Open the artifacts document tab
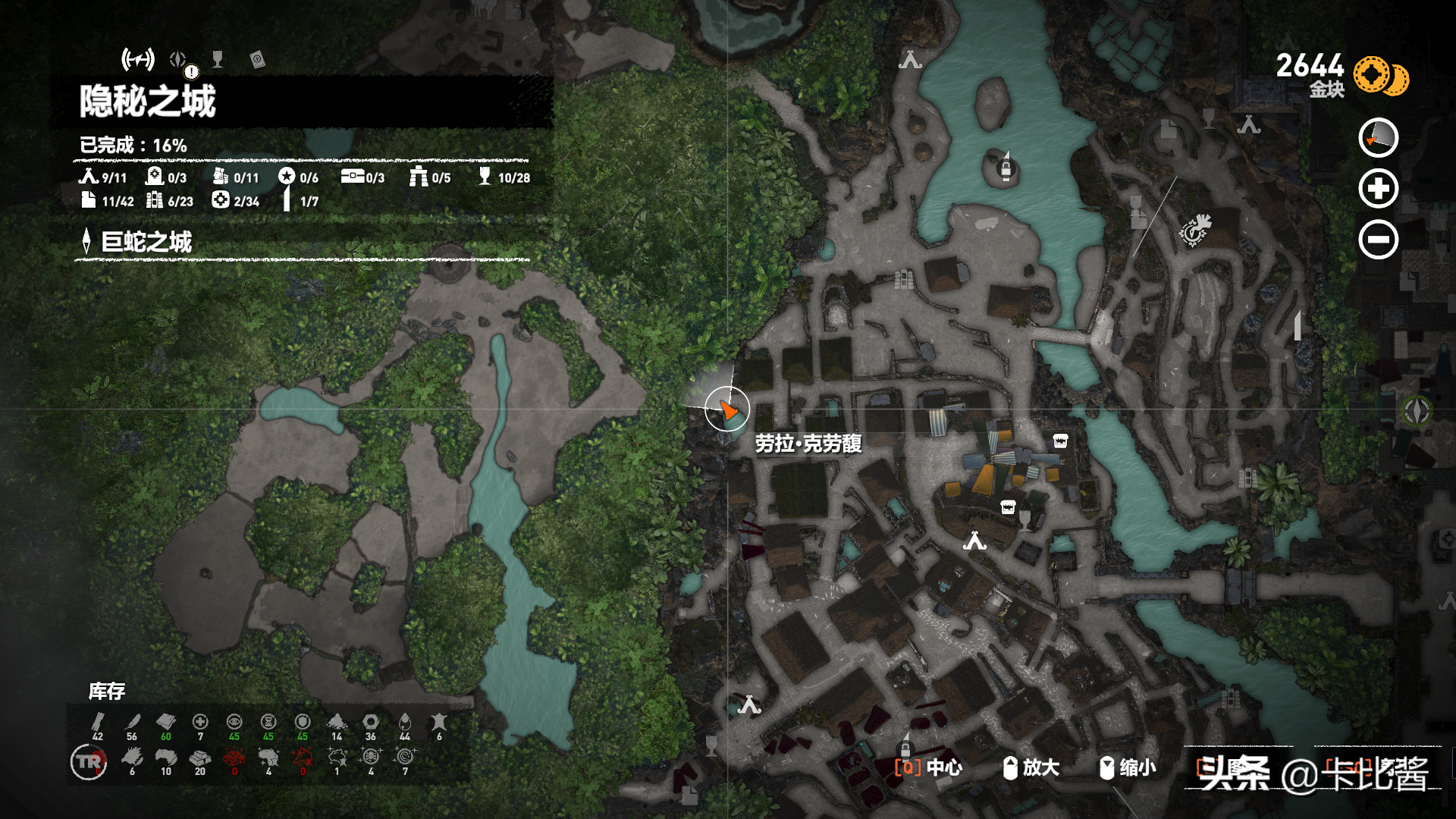 point(257,60)
